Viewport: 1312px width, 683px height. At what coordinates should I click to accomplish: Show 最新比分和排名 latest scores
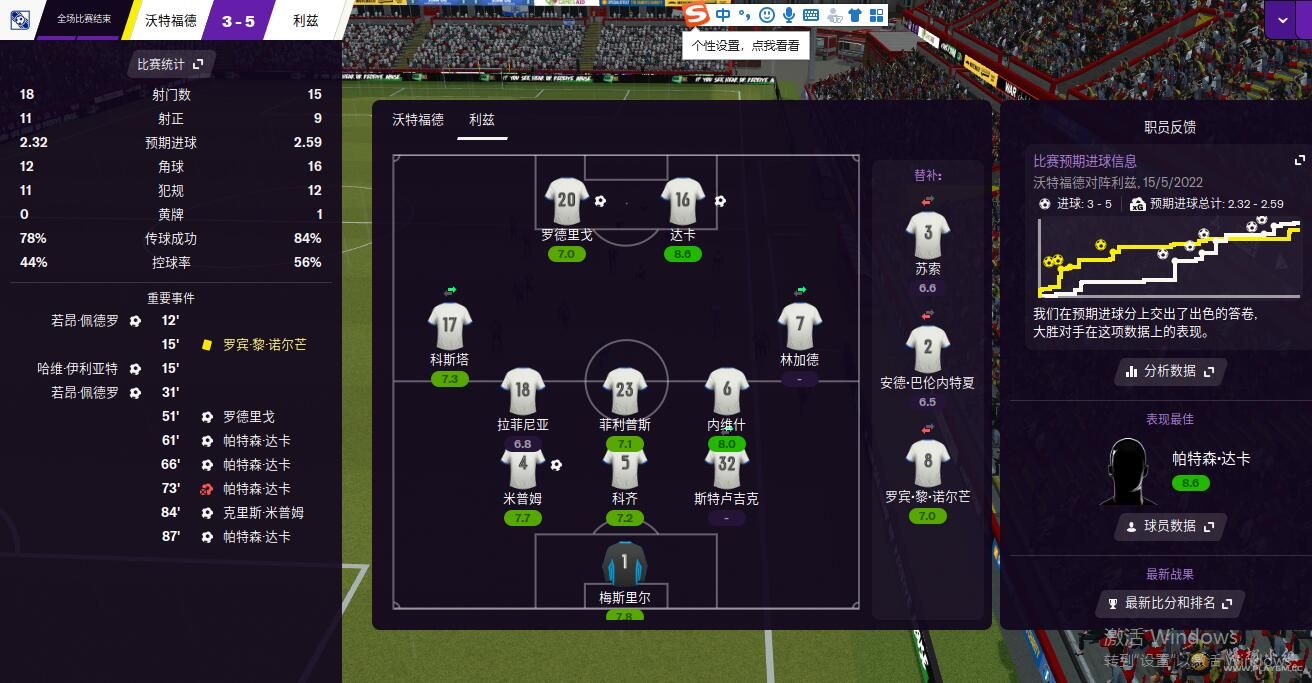[1170, 603]
